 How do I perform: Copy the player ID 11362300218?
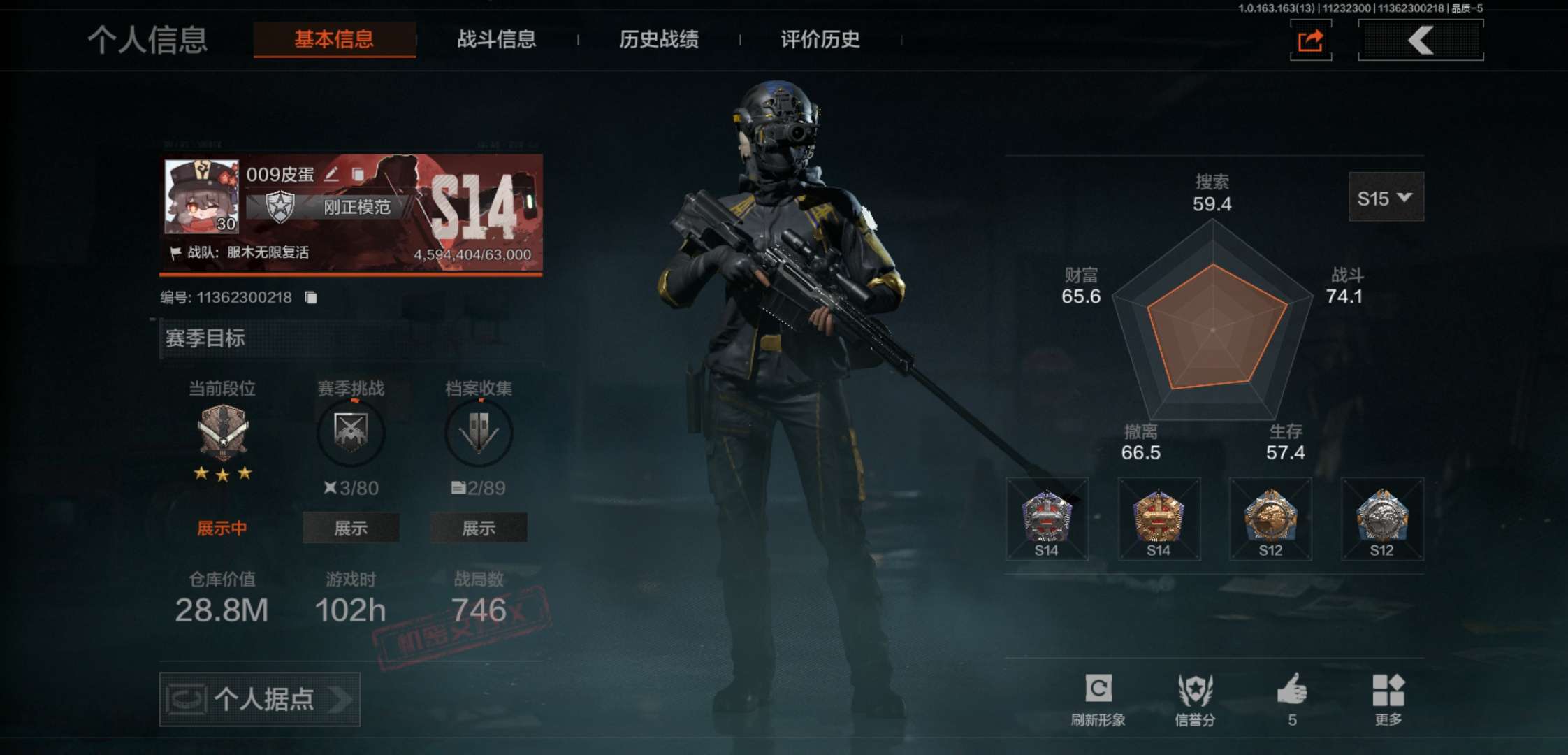pyautogui.click(x=310, y=296)
